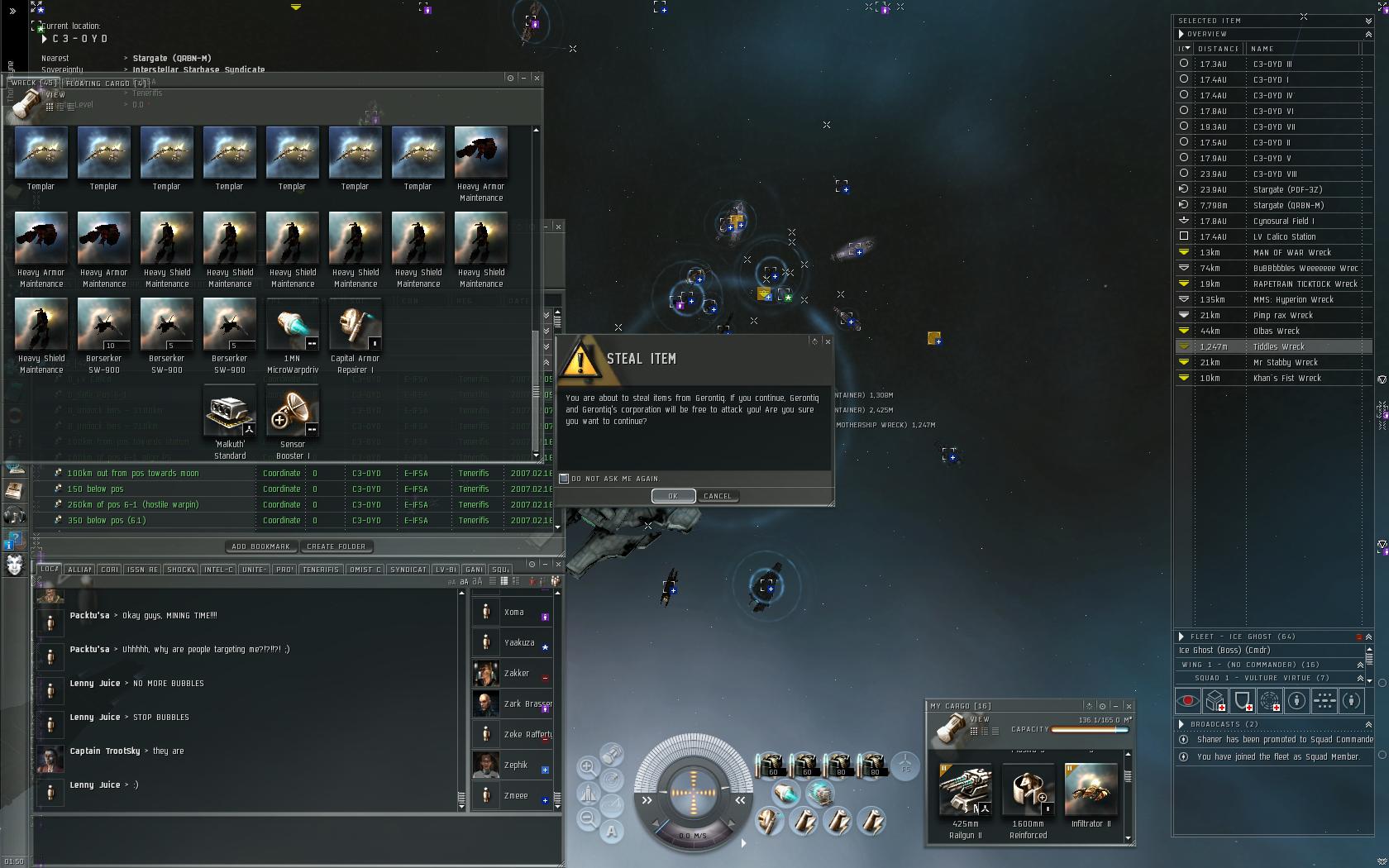Open the Tenerifis chat channel tab

(x=321, y=570)
